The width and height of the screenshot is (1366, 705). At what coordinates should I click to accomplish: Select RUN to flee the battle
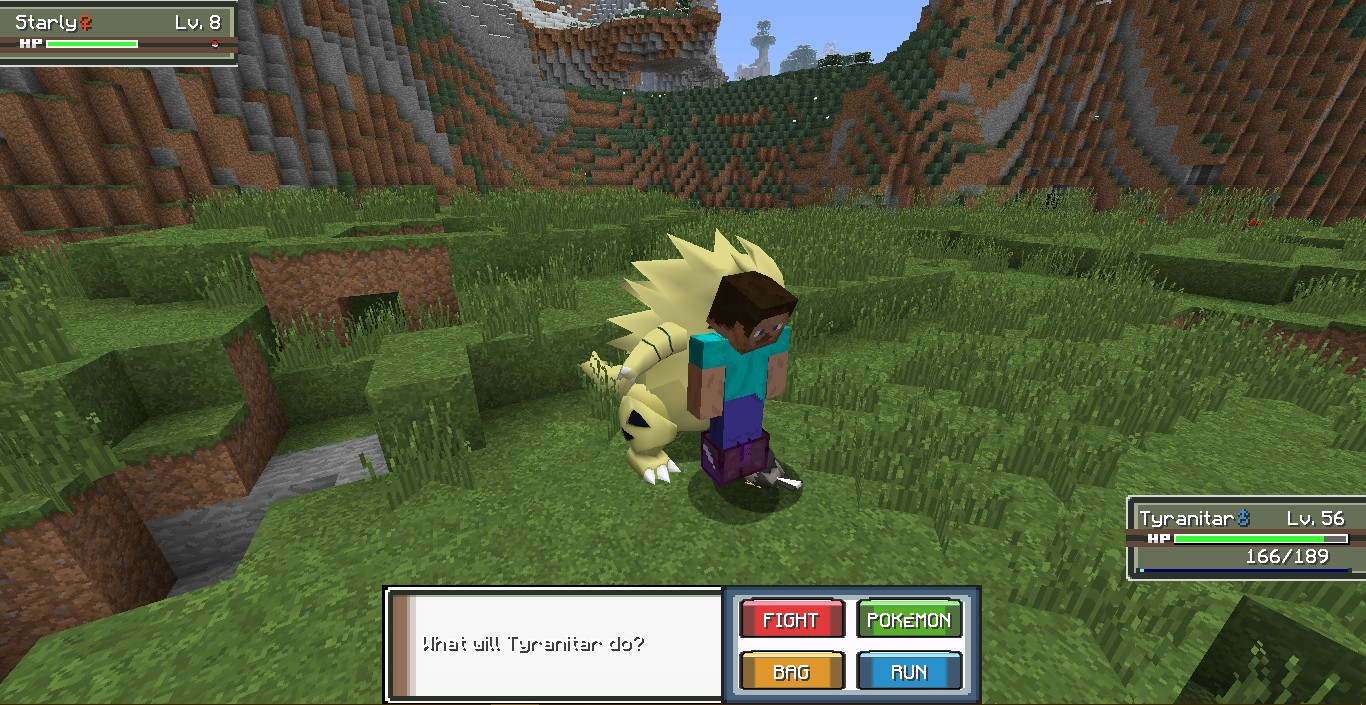click(908, 672)
